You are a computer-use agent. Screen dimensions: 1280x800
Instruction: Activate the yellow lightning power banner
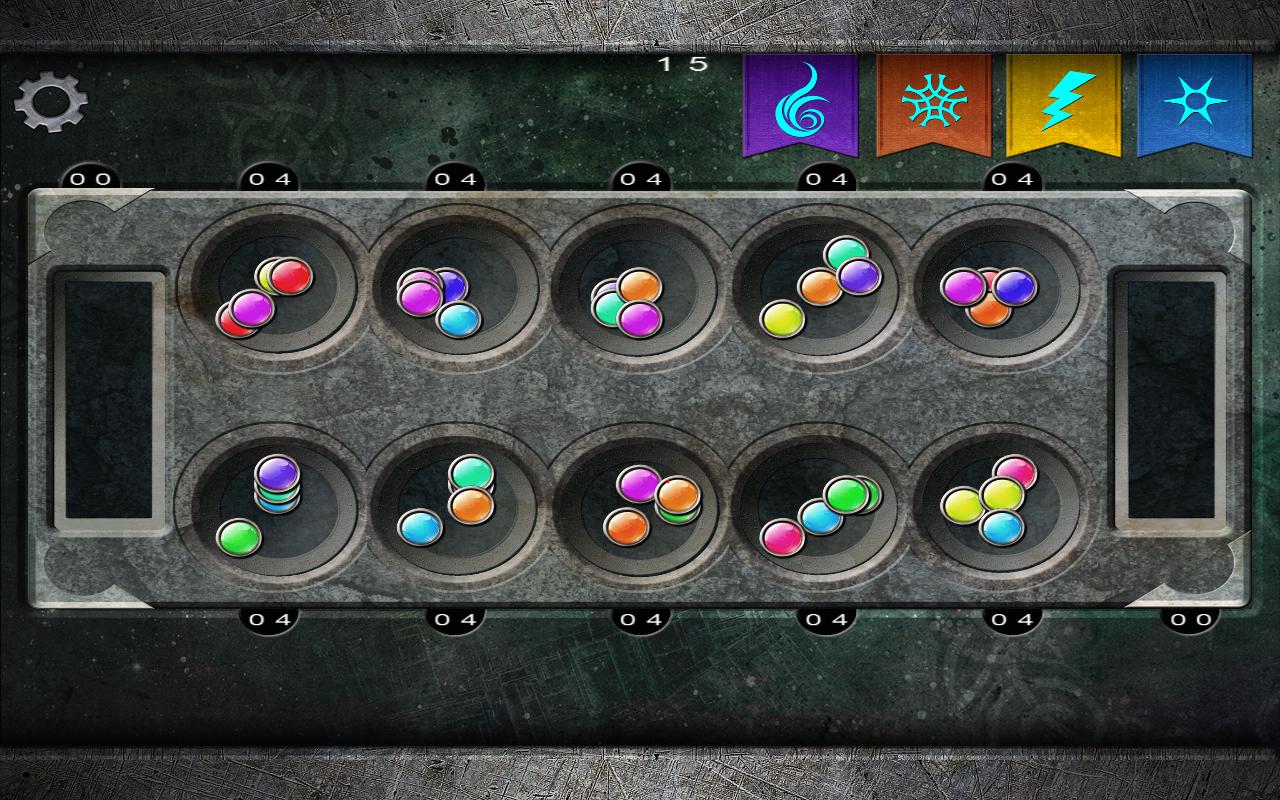[x=1064, y=105]
